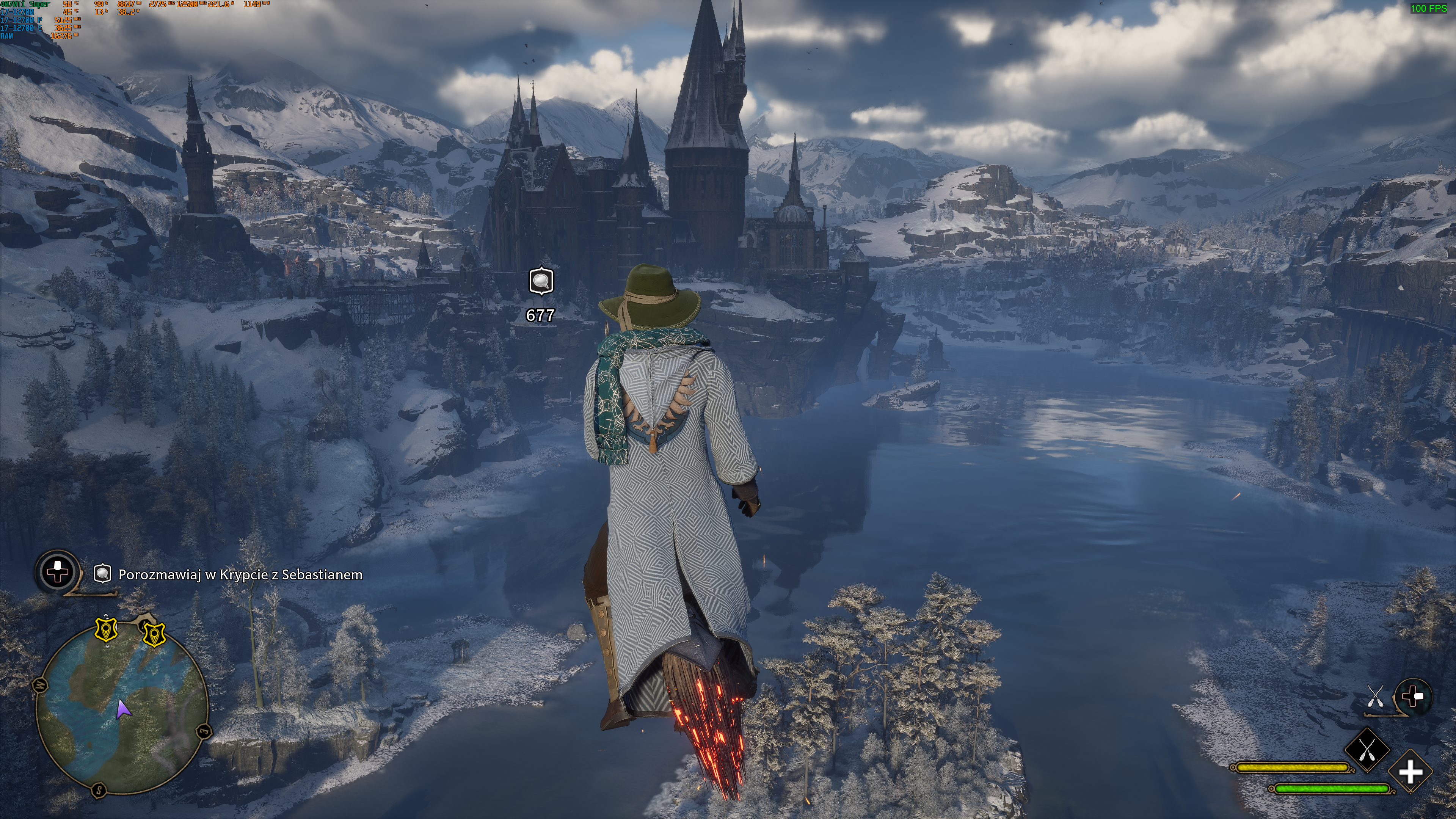Click the S compass marker on the minimap
The width and height of the screenshot is (1456, 819).
point(99,789)
